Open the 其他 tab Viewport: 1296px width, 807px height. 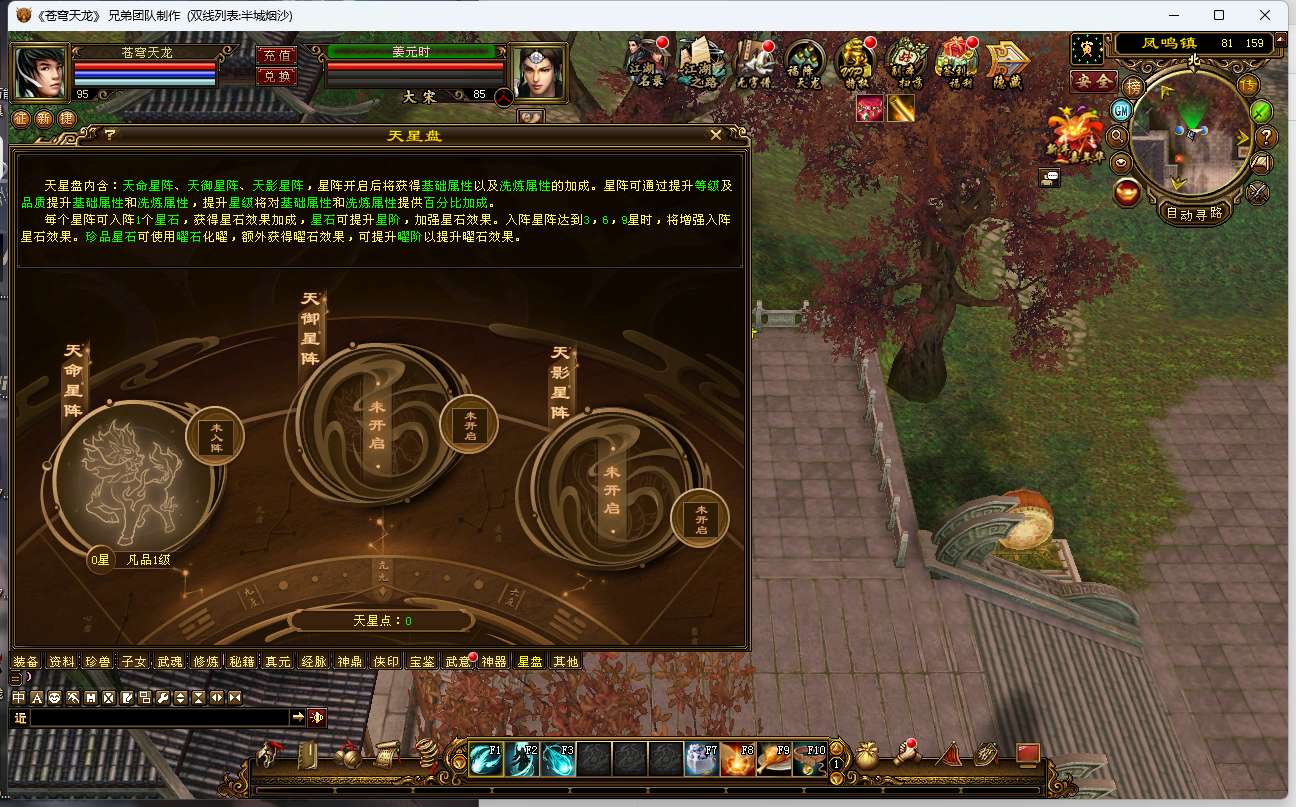566,661
